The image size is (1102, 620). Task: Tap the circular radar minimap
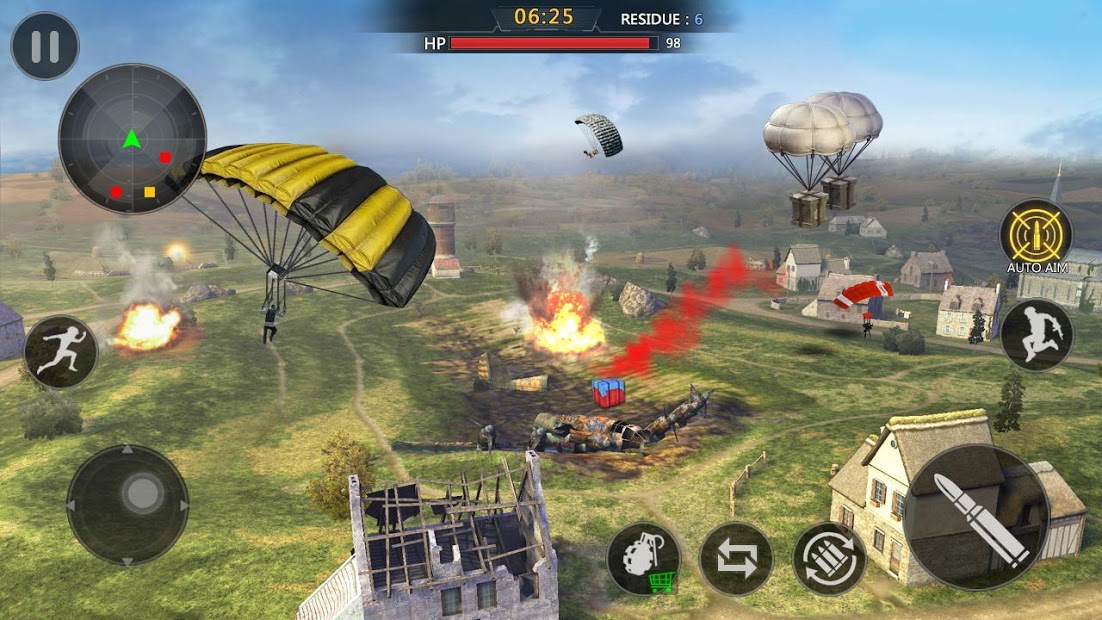click(x=132, y=138)
